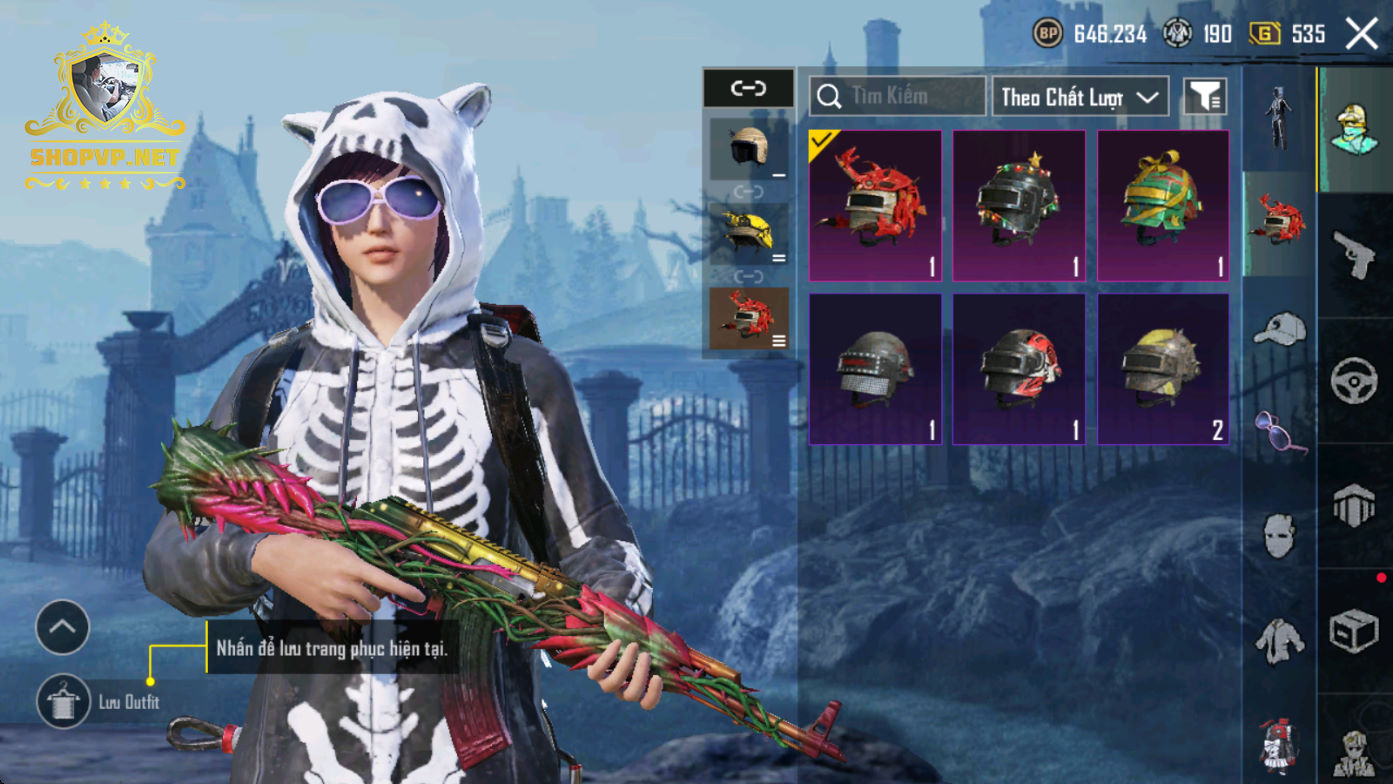Choose the Christmas lights helmet with star
The height and width of the screenshot is (784, 1393).
click(x=1019, y=205)
